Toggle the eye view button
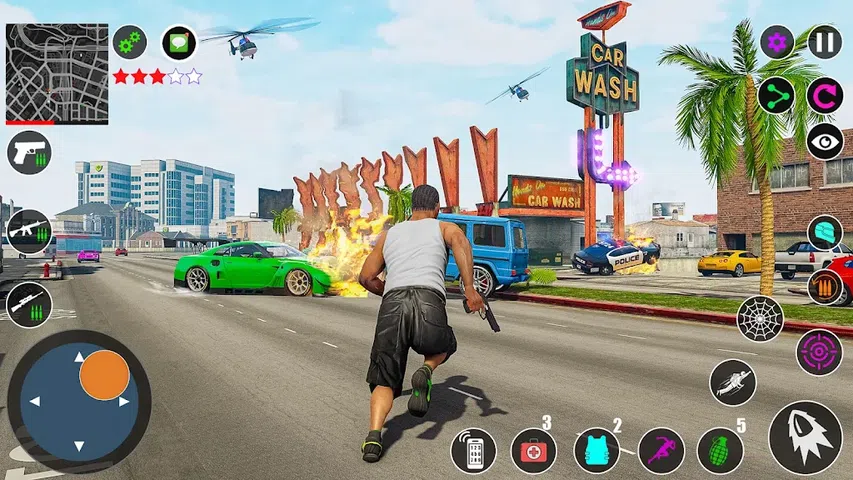 coord(825,142)
